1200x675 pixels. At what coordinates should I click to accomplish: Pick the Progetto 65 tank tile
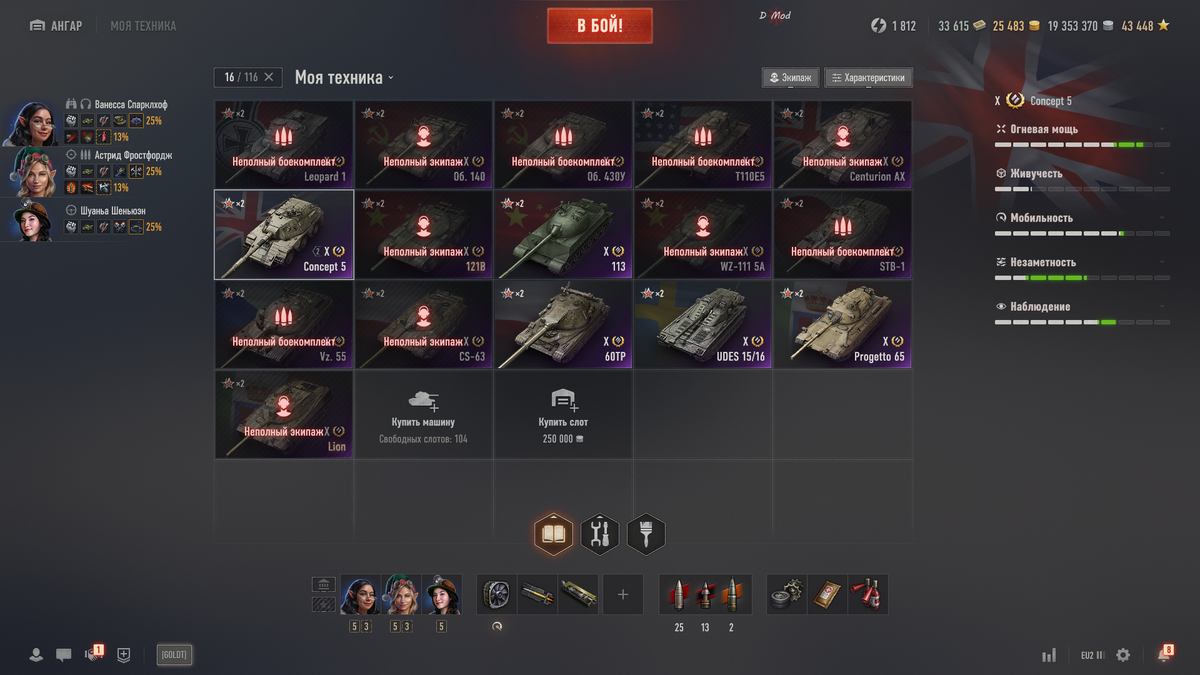[x=842, y=324]
